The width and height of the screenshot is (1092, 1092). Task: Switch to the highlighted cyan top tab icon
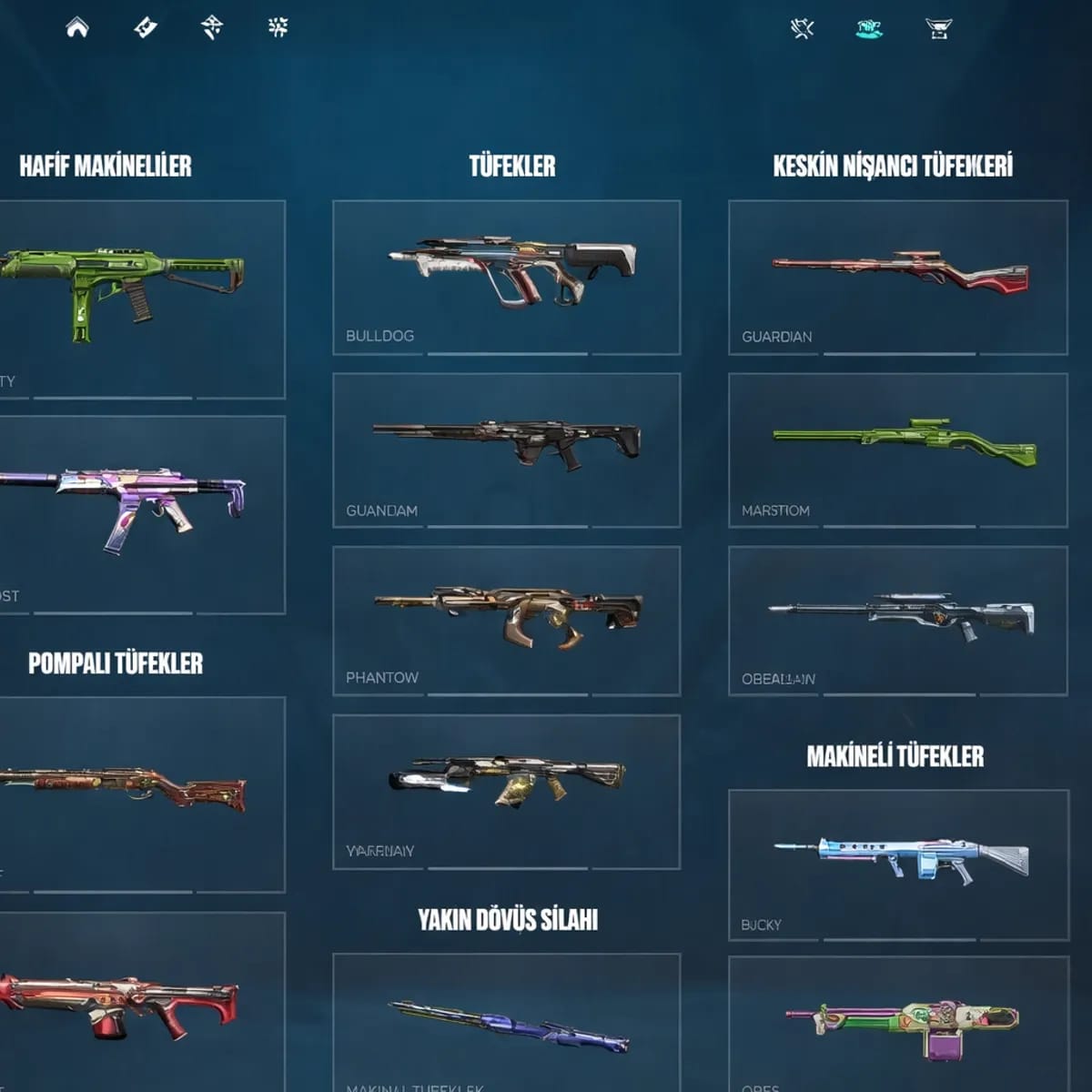(869, 29)
